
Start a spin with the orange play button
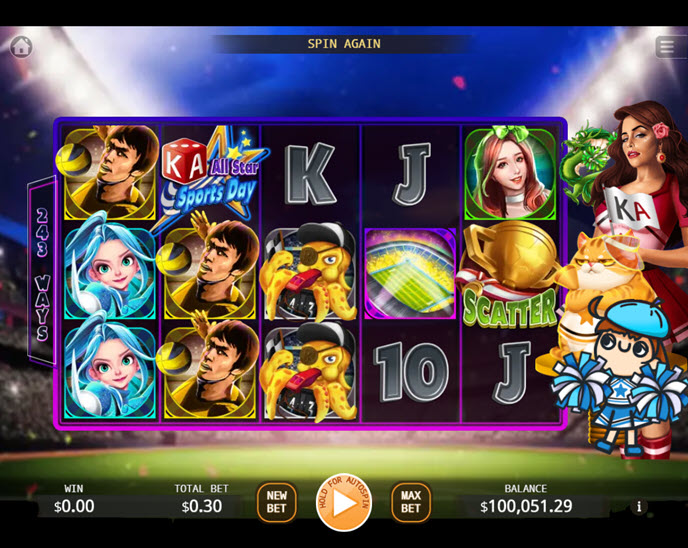[343, 502]
